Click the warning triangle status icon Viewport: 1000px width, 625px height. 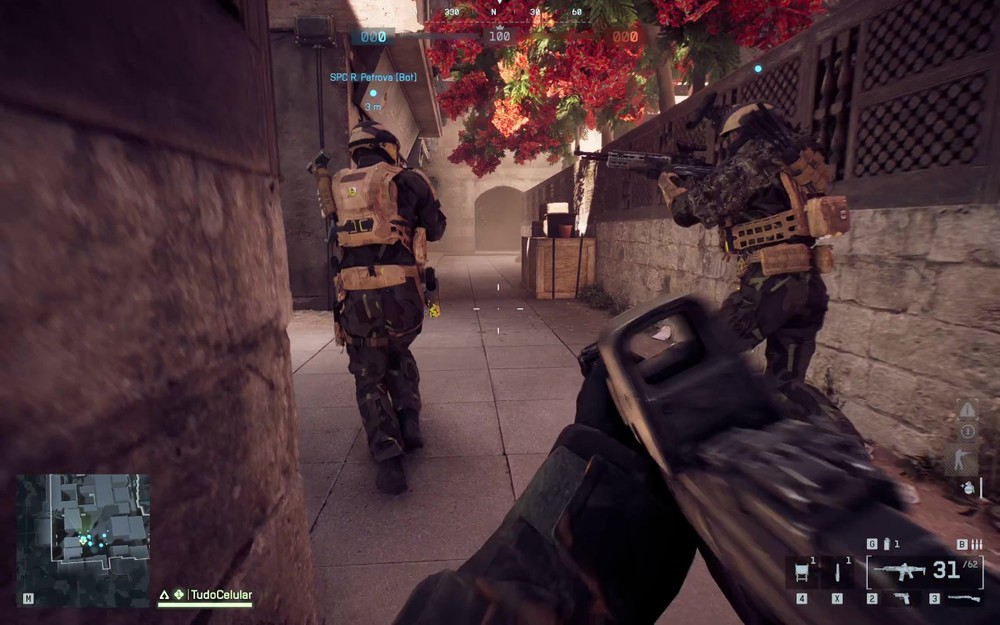[966, 410]
